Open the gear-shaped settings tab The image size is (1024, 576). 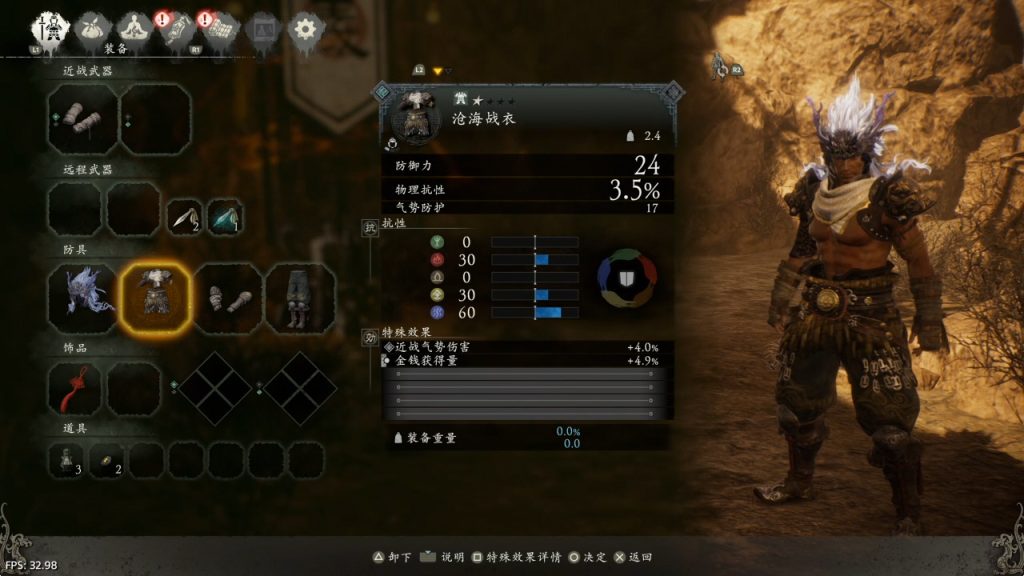pos(306,29)
